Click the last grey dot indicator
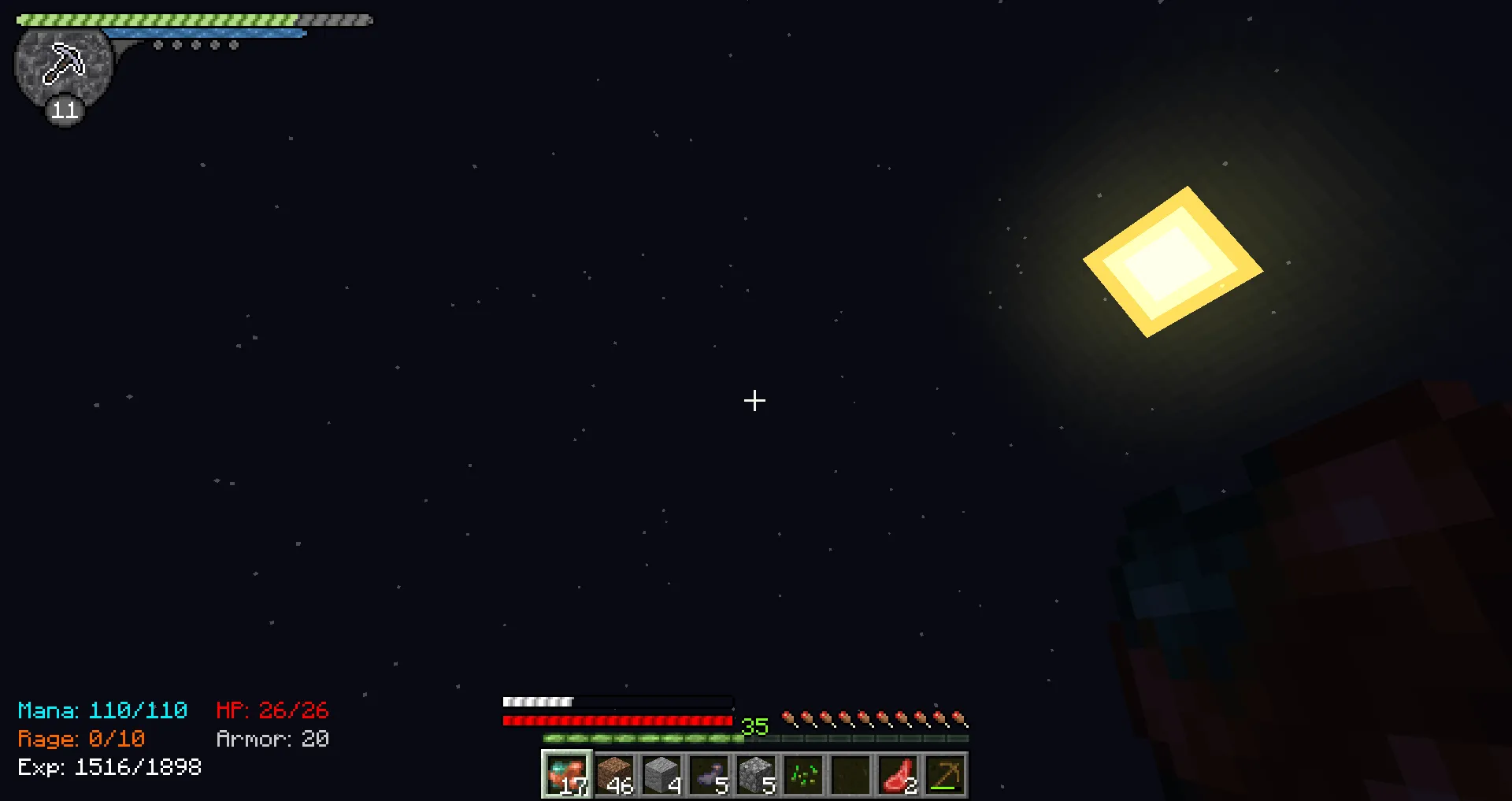 232,45
